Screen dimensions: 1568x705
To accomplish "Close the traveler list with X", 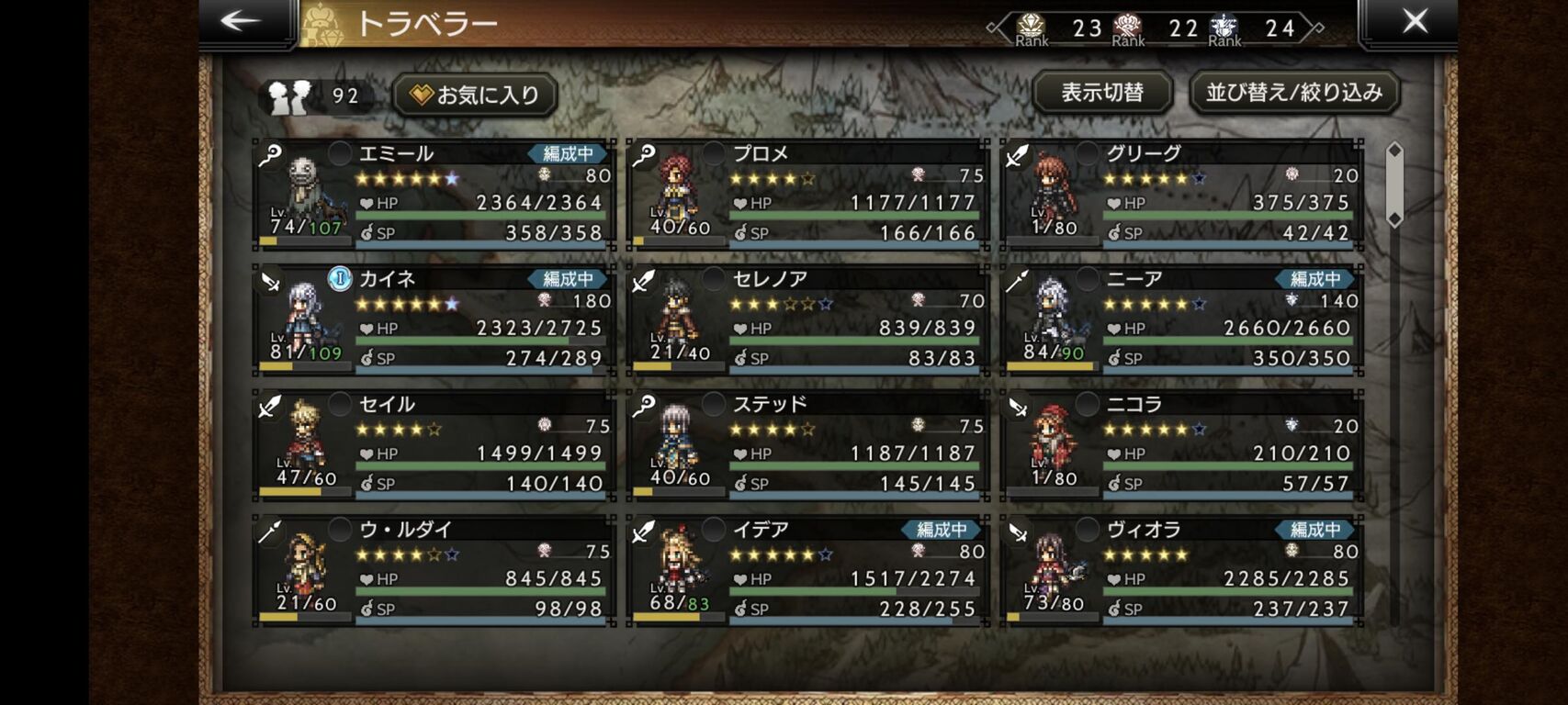I will pyautogui.click(x=1415, y=22).
